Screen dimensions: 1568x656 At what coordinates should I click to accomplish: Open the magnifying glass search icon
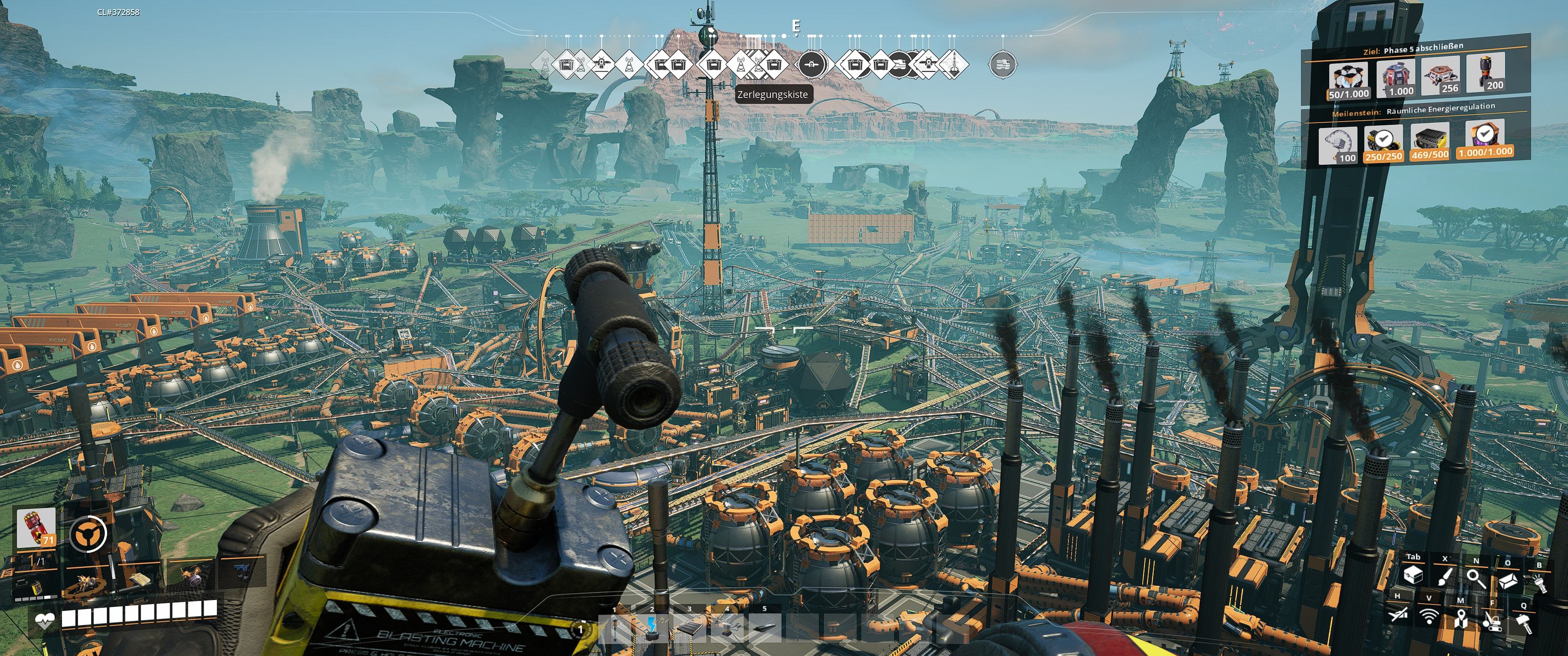click(x=1476, y=579)
